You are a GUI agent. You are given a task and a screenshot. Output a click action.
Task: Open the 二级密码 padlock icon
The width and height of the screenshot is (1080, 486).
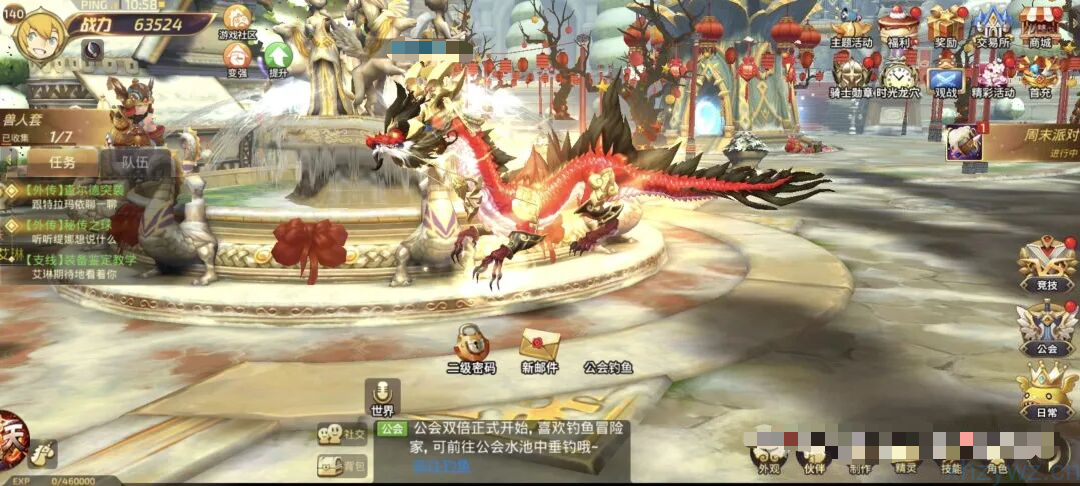[x=471, y=345]
